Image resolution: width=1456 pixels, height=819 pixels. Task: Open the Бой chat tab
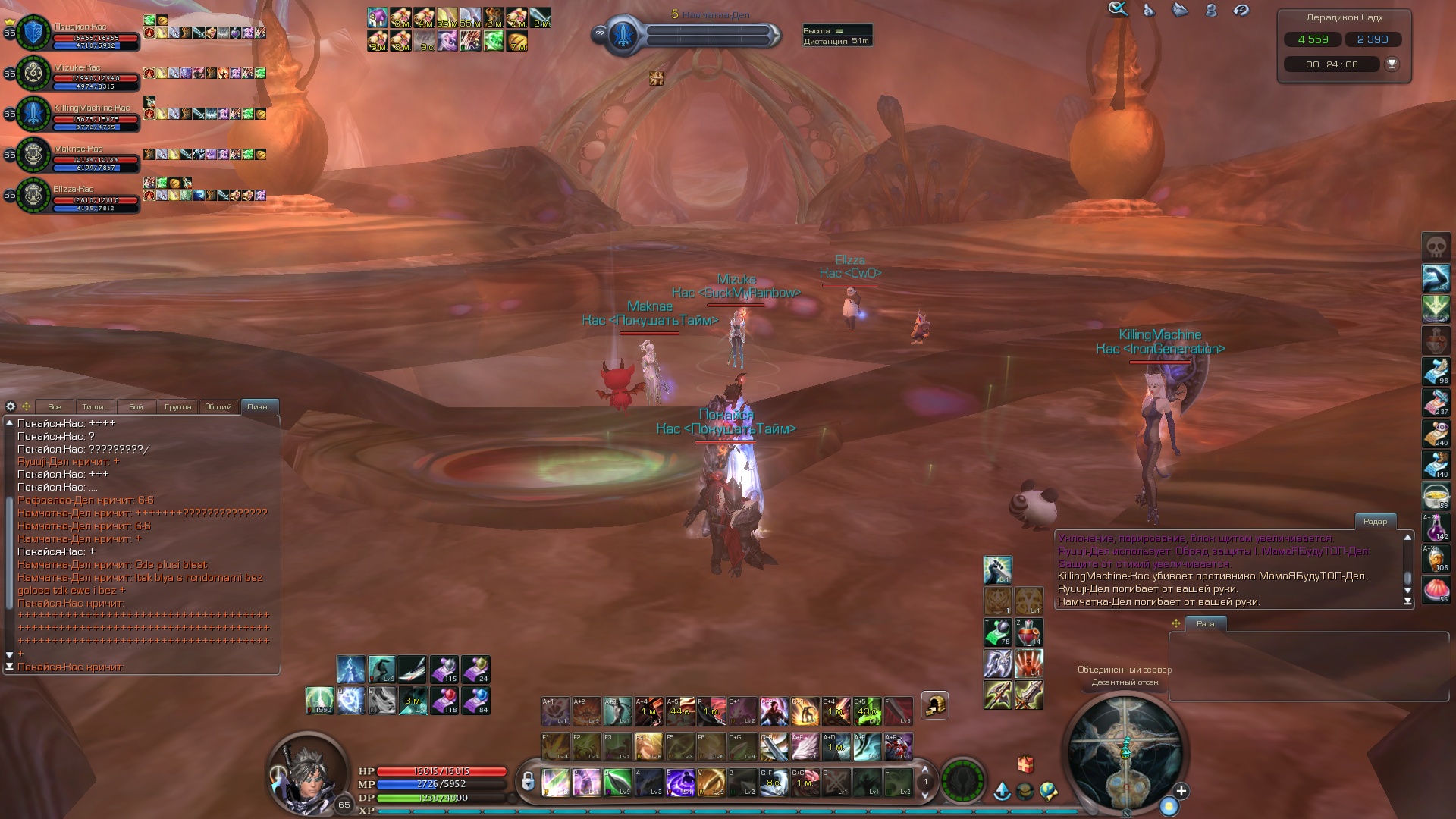(x=136, y=407)
